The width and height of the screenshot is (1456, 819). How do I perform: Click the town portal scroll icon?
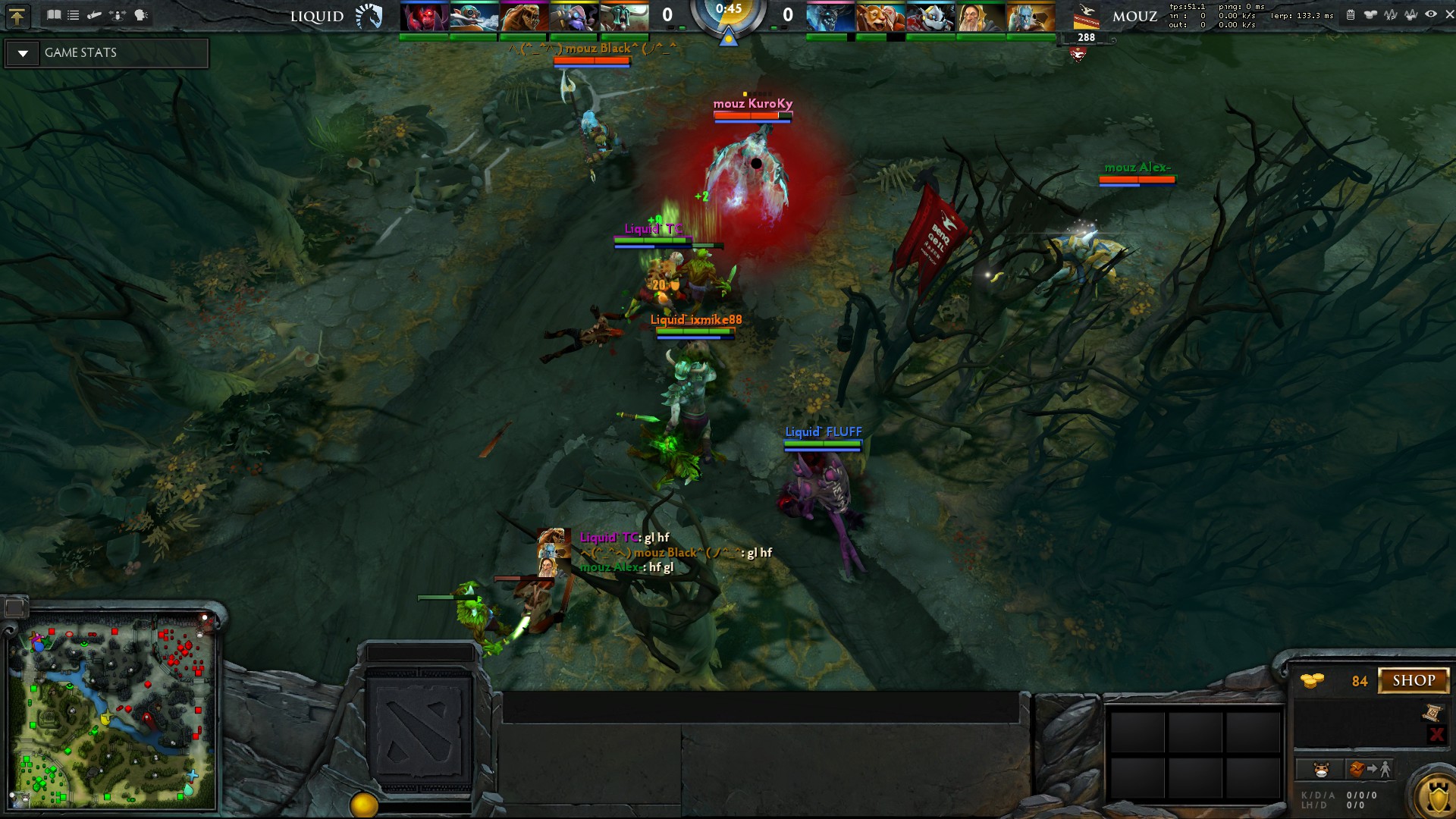[x=1432, y=712]
